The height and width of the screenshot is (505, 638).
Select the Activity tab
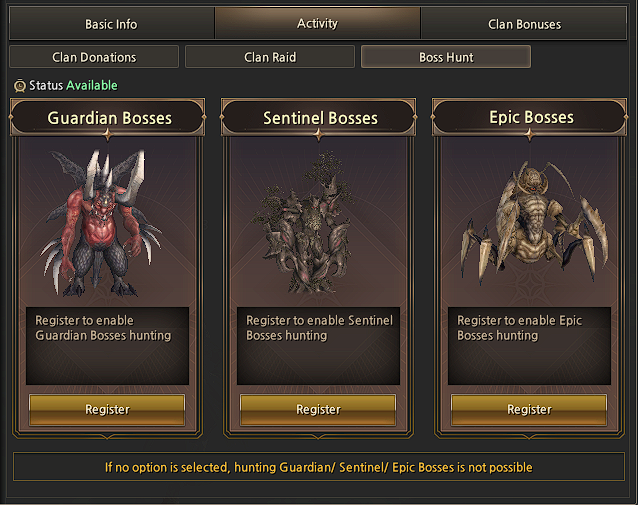click(x=317, y=23)
